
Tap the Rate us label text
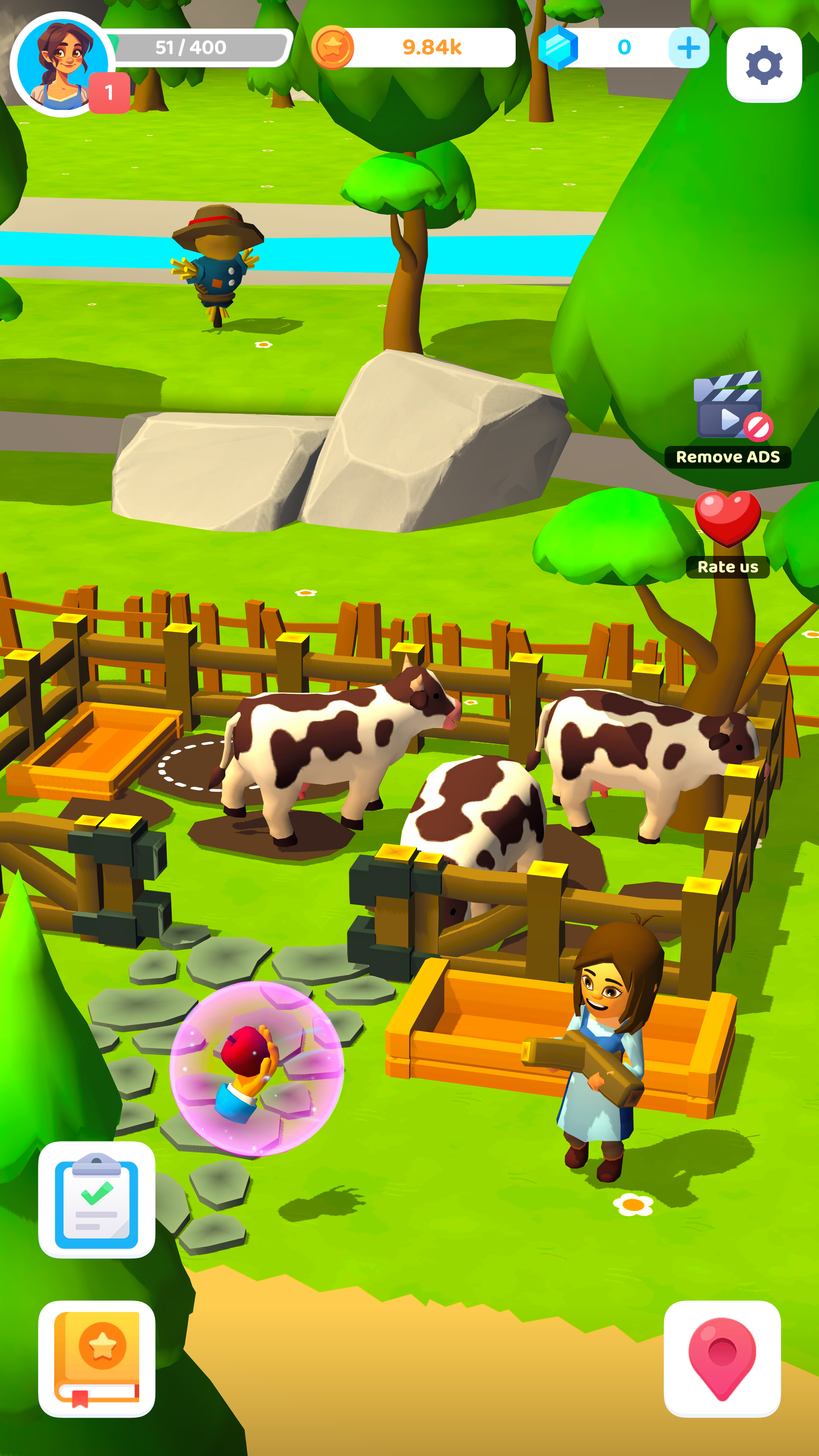[728, 568]
